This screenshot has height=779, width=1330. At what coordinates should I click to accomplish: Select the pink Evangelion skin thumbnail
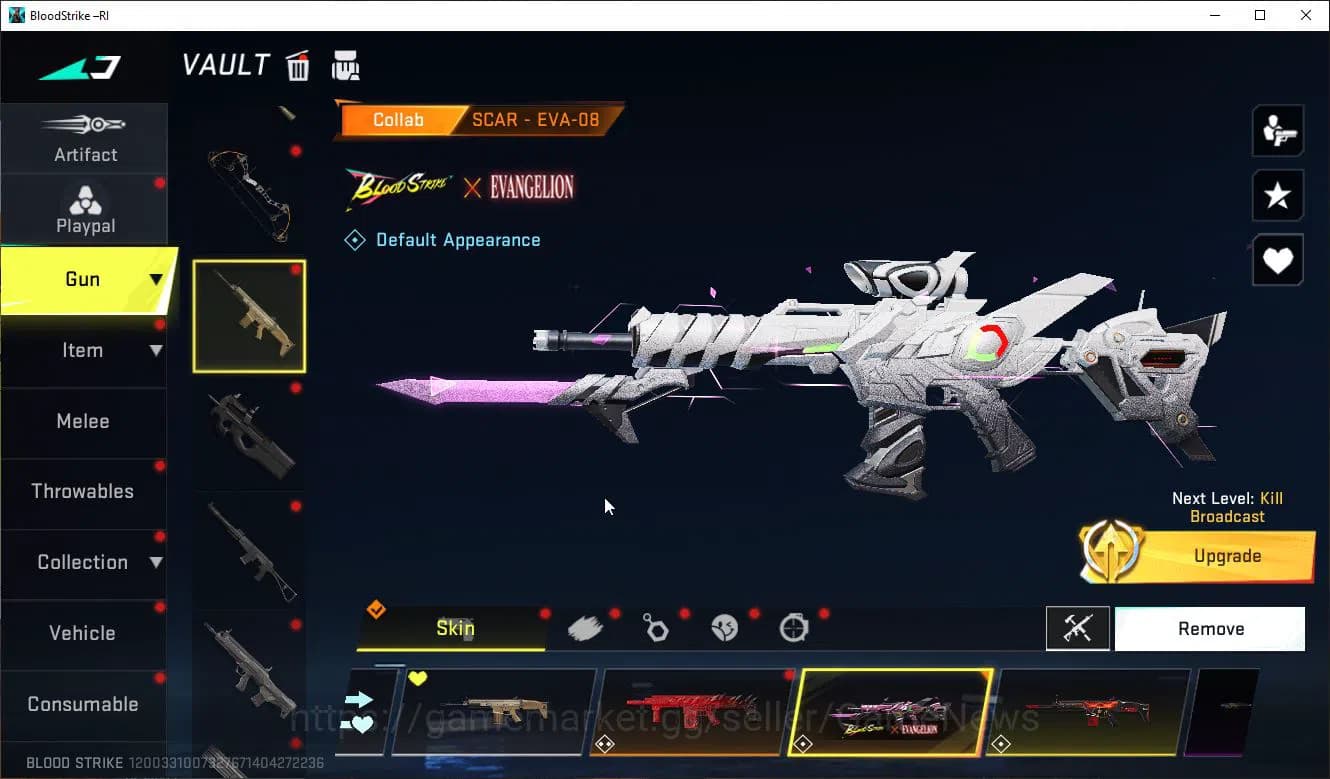pyautogui.click(x=893, y=712)
